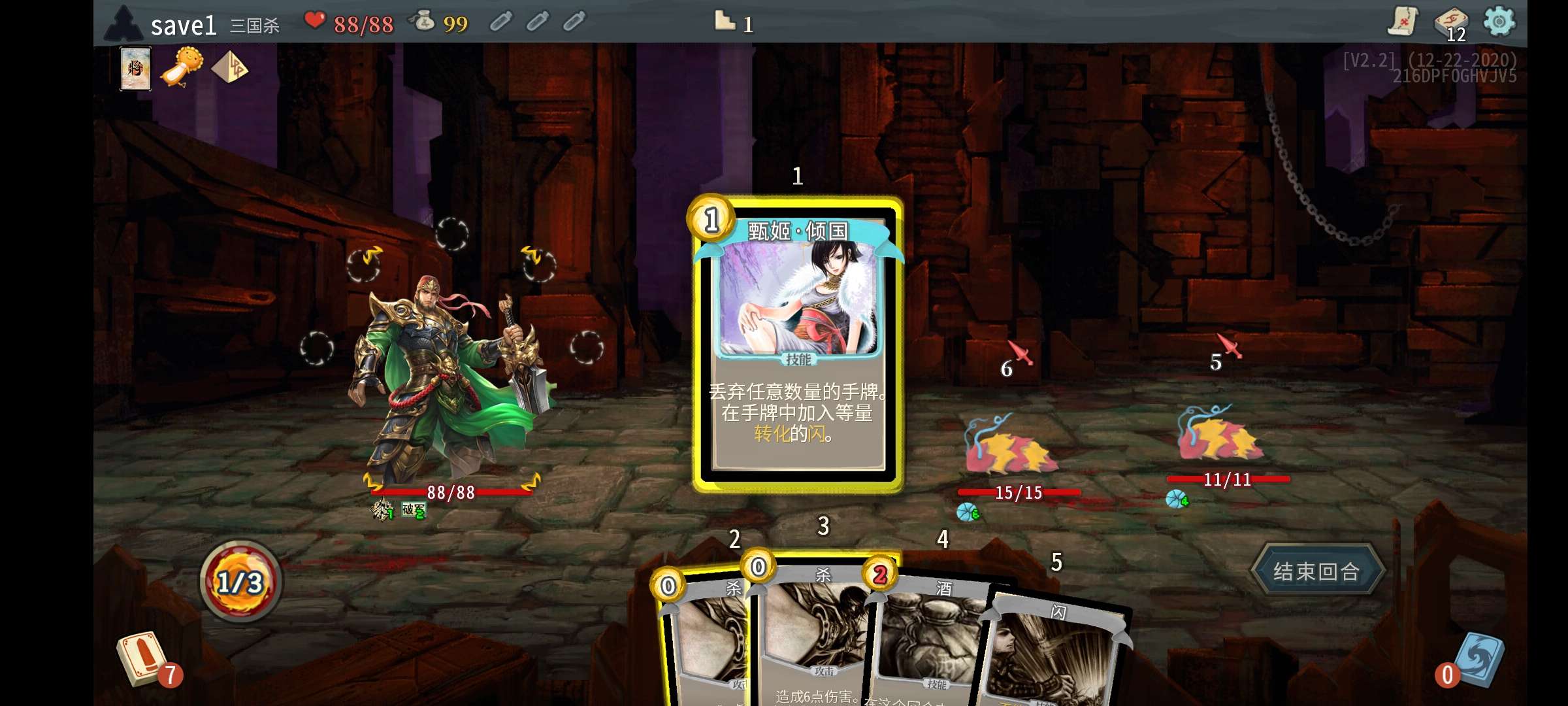The image size is (1568, 706).
Task: Inspect the card-shaped starter relic
Action: [136, 68]
